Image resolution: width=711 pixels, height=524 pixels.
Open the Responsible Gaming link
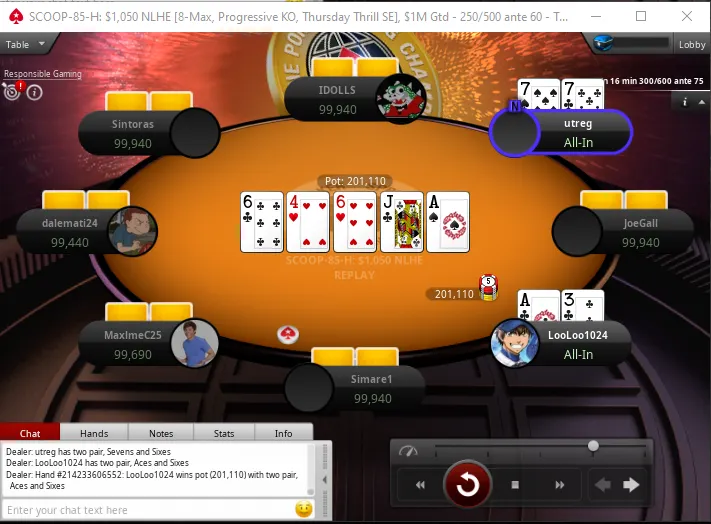click(x=42, y=74)
